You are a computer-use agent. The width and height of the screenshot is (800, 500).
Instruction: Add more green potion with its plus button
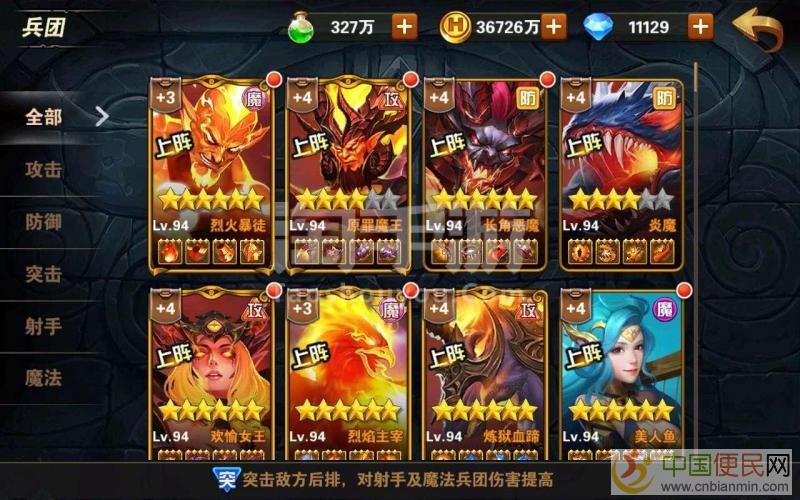[404, 27]
